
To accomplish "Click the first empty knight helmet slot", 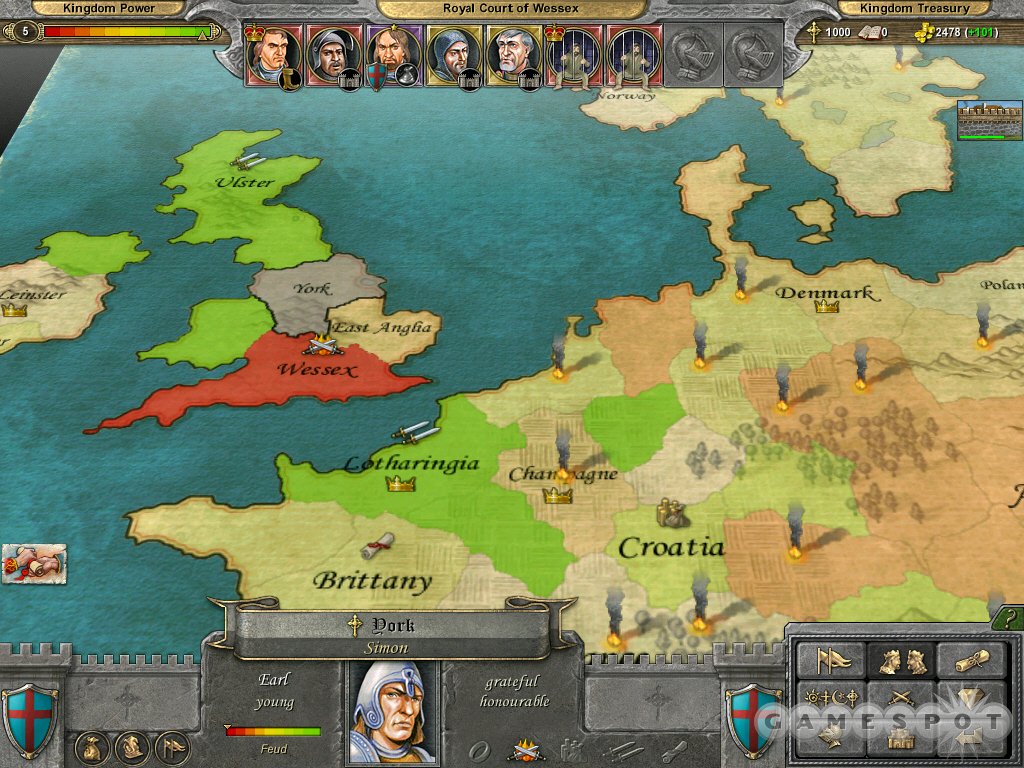I will tap(693, 54).
